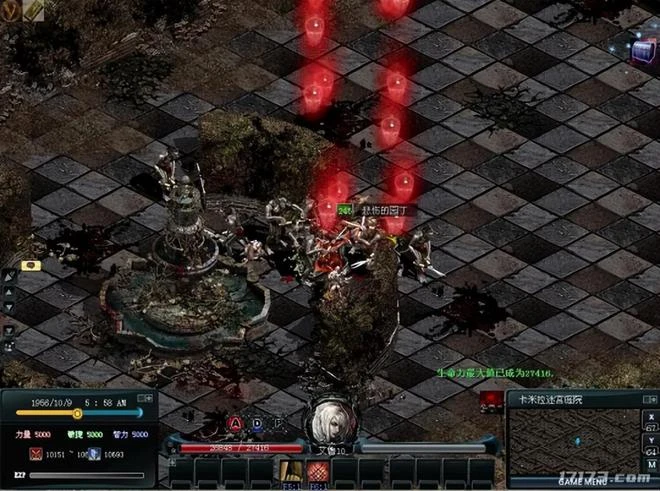This screenshot has height=491, width=660.
Task: Click the red attack stat icon
Action: click(x=35, y=454)
